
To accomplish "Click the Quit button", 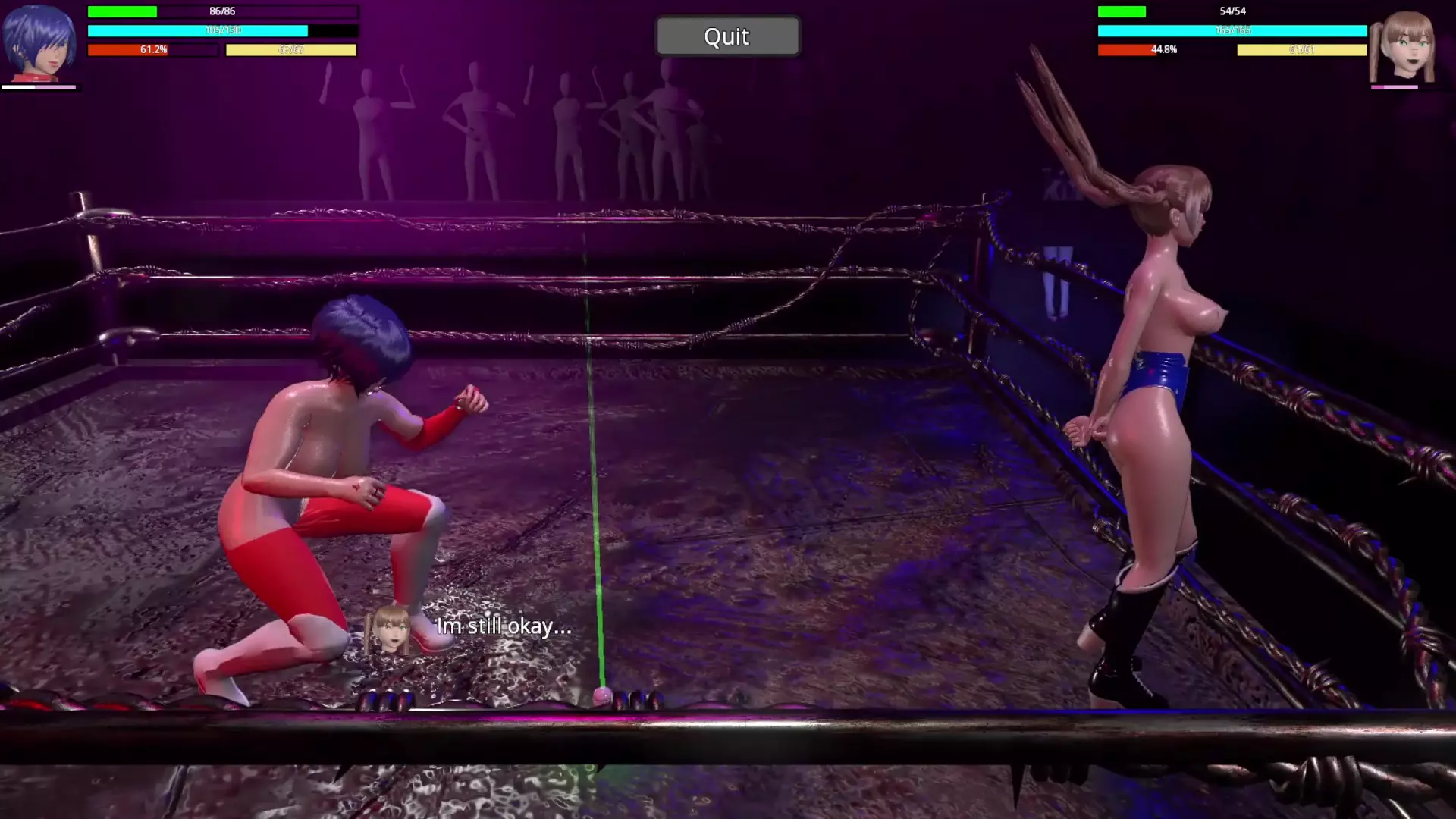I will pos(726,36).
